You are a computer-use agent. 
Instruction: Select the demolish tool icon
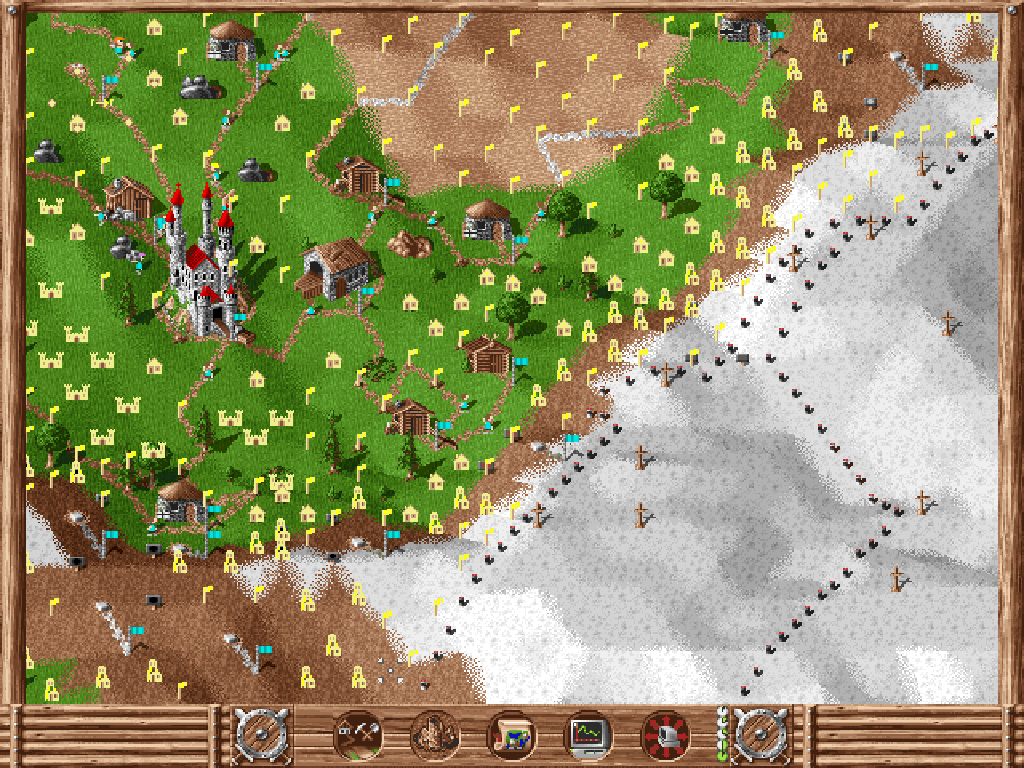(x=434, y=736)
